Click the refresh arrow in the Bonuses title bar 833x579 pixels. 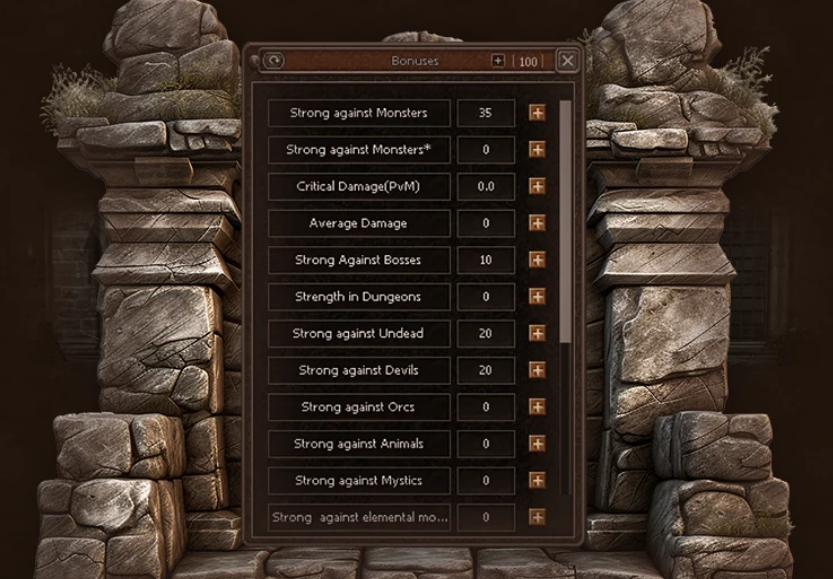click(272, 61)
